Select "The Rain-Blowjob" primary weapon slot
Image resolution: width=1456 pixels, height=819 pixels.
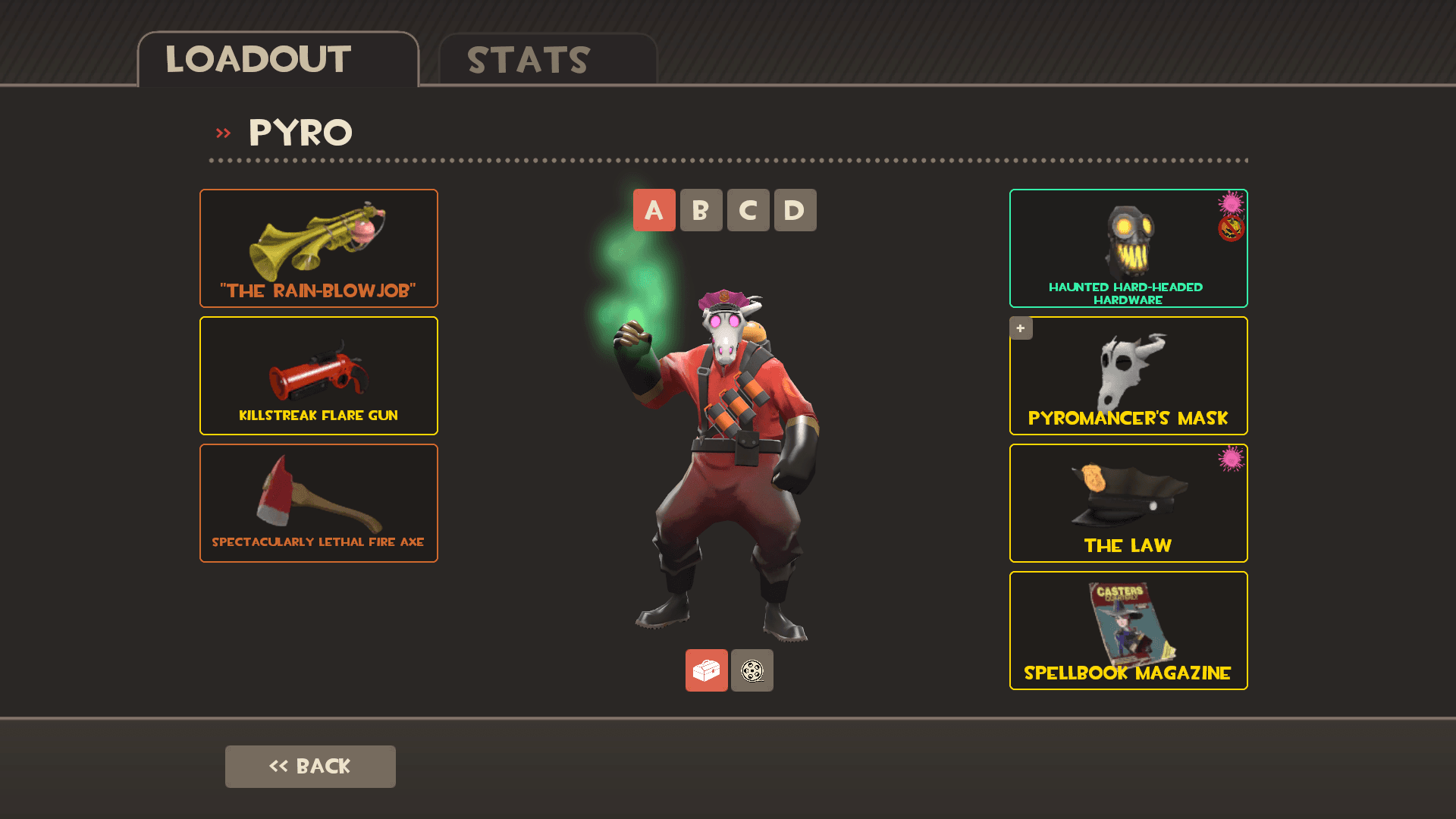click(318, 247)
